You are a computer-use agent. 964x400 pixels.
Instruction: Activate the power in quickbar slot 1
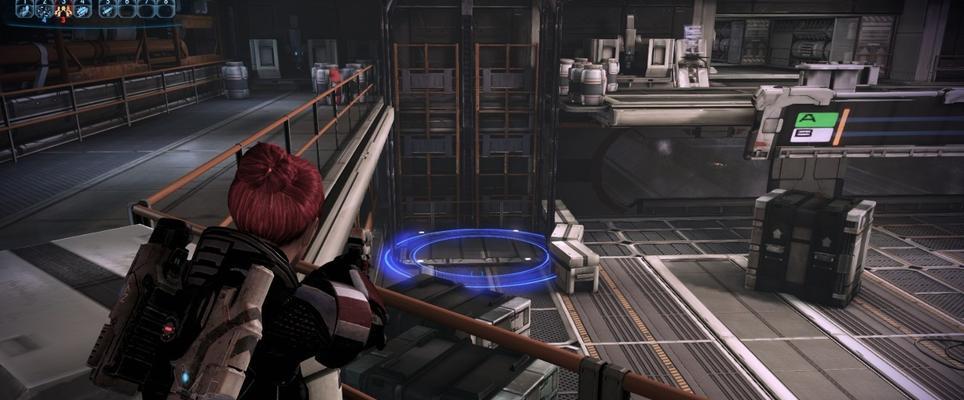25,10
